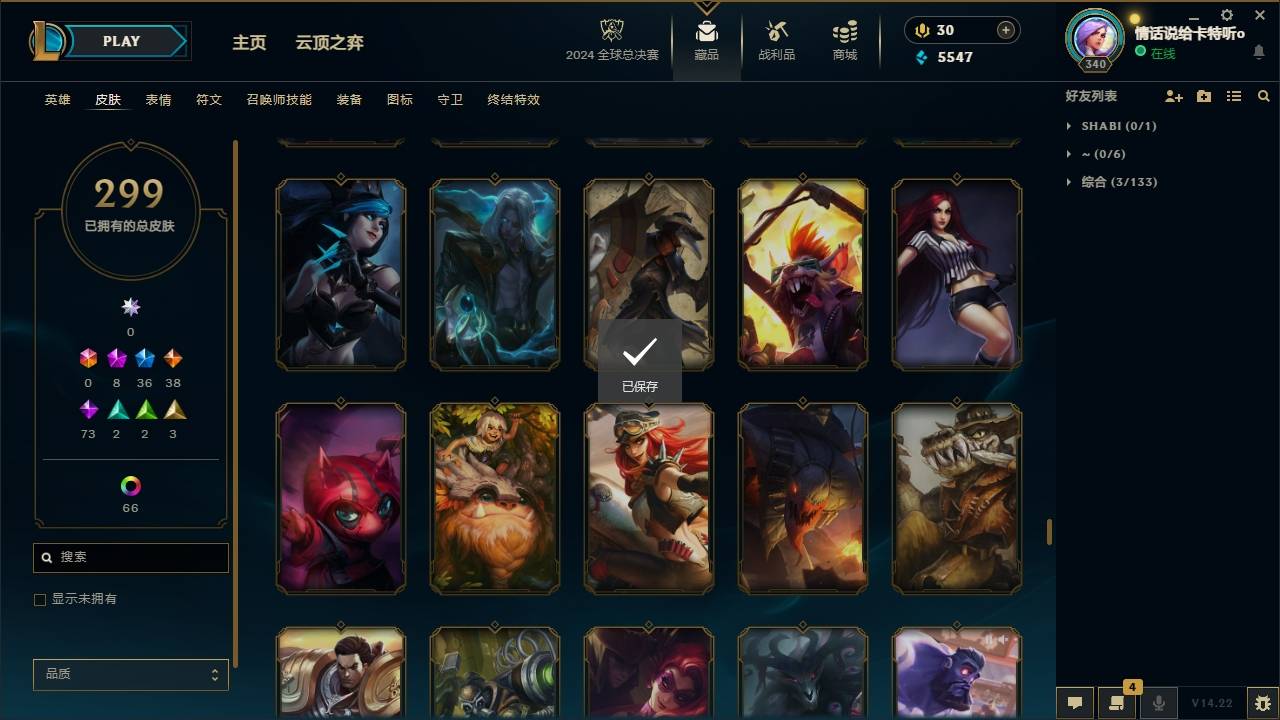Open the 品质 quality dropdown
Image resolution: width=1280 pixels, height=720 pixels.
[x=130, y=674]
